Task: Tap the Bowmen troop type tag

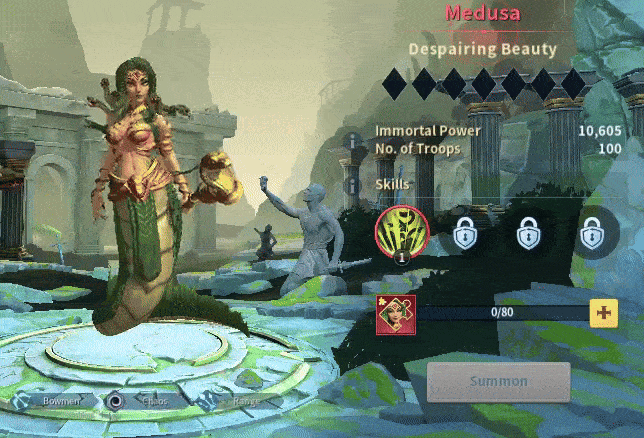Action: [x=60, y=401]
